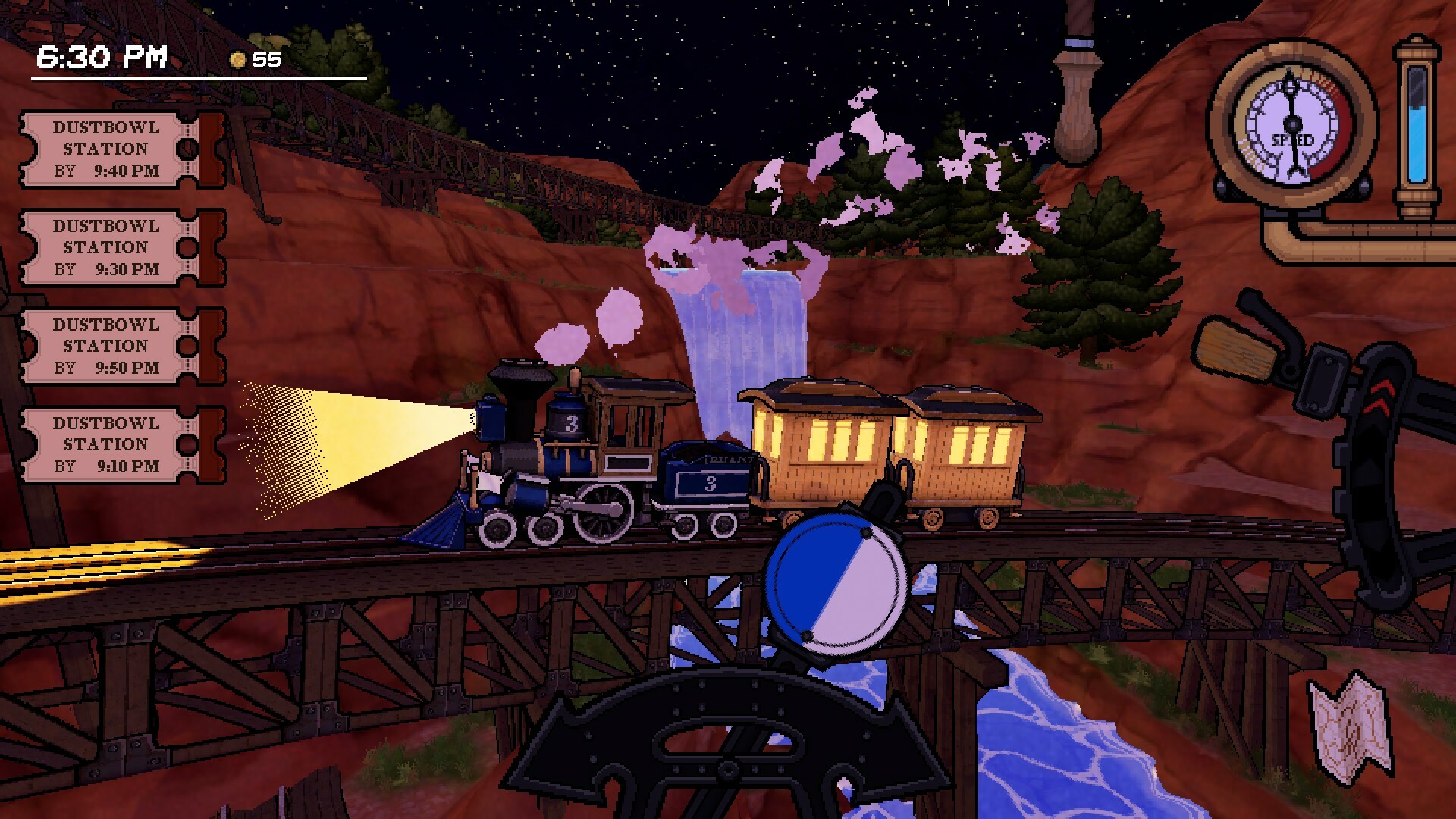Expand the Dustbowl Station 9:30 PM ticket
Image resolution: width=1456 pixels, height=819 pixels.
(106, 247)
